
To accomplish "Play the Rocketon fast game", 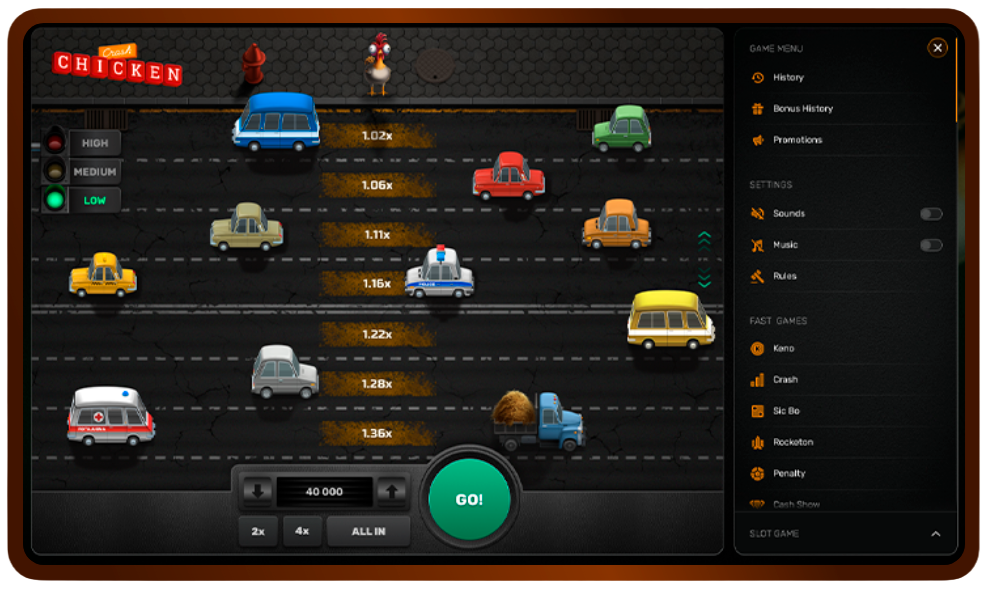I will tap(793, 442).
